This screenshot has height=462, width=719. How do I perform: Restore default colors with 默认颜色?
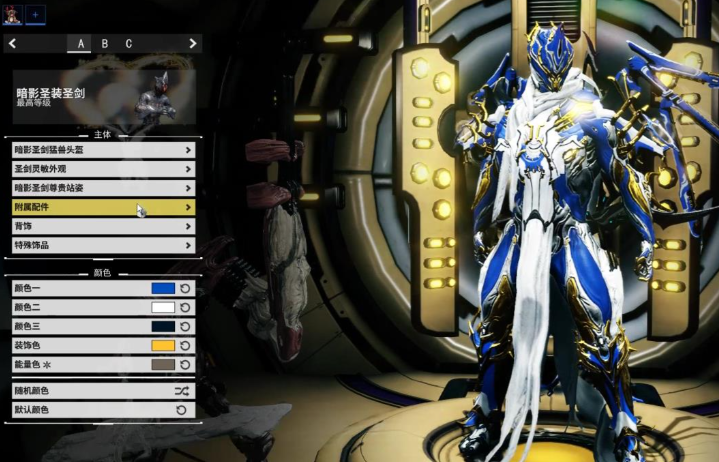coord(103,410)
